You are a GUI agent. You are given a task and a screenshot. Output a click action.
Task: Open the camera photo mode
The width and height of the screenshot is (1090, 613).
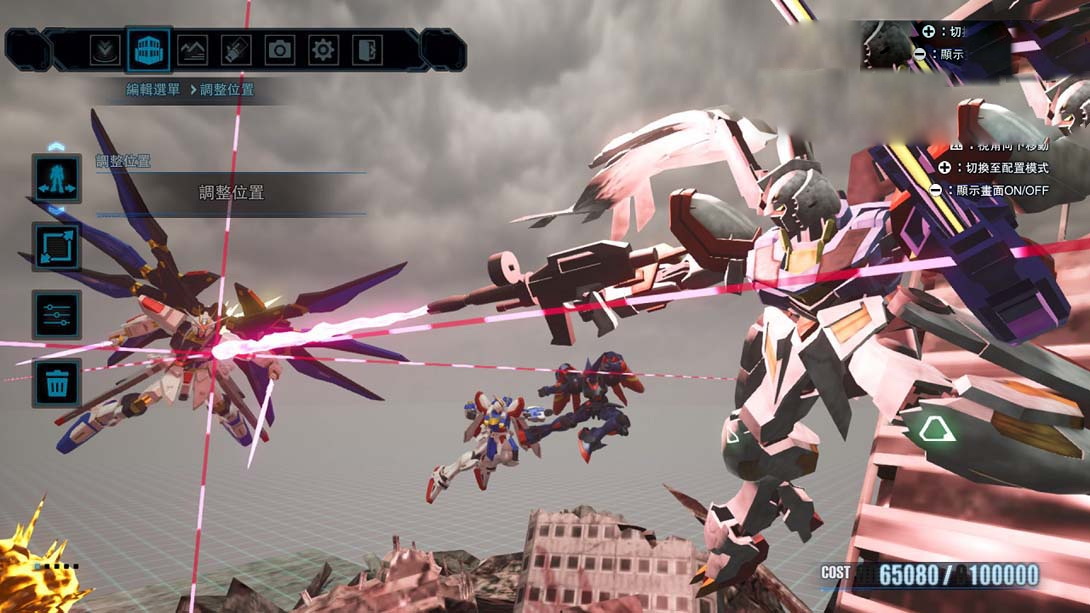pos(279,49)
